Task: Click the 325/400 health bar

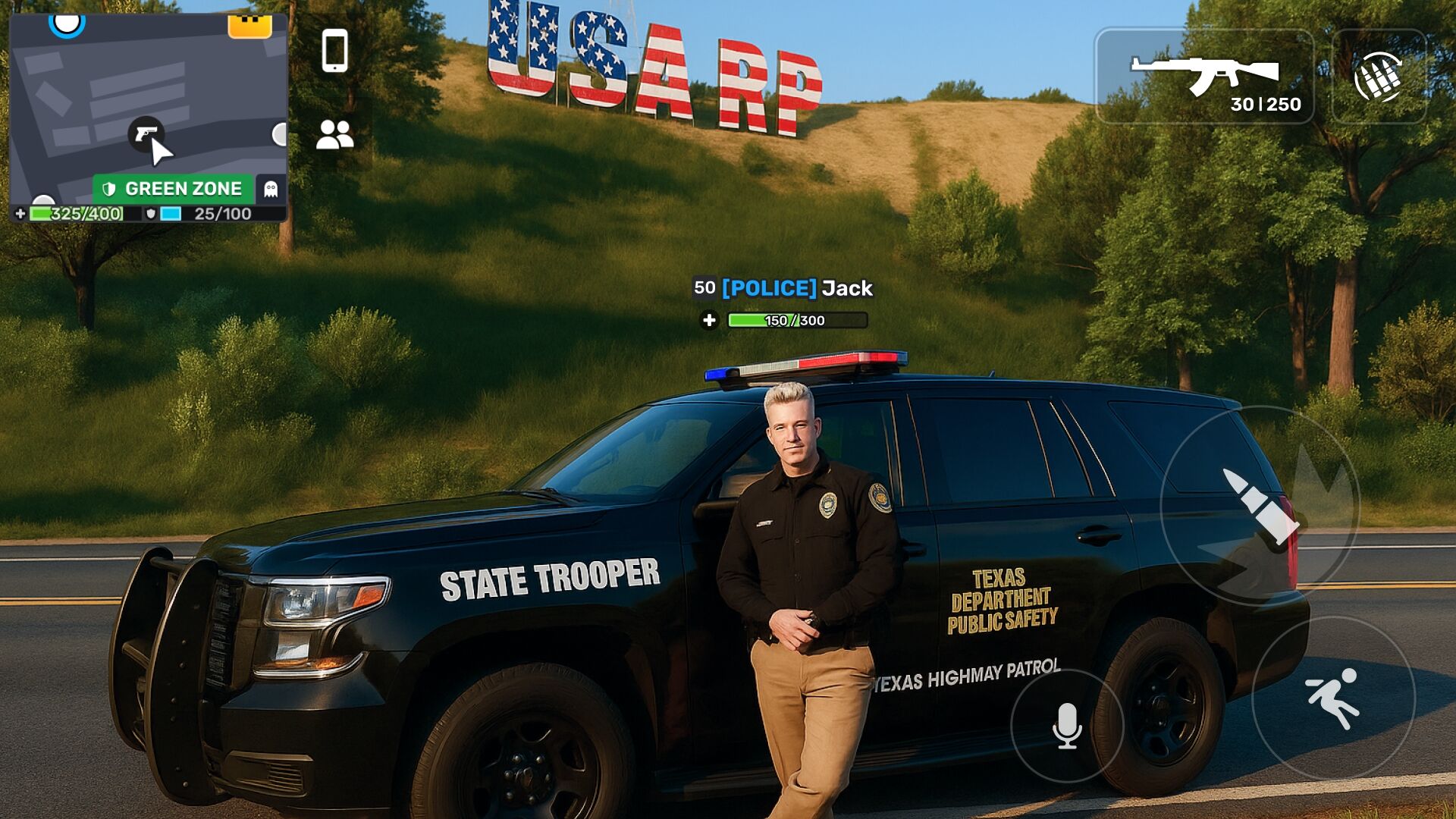Action: point(76,215)
